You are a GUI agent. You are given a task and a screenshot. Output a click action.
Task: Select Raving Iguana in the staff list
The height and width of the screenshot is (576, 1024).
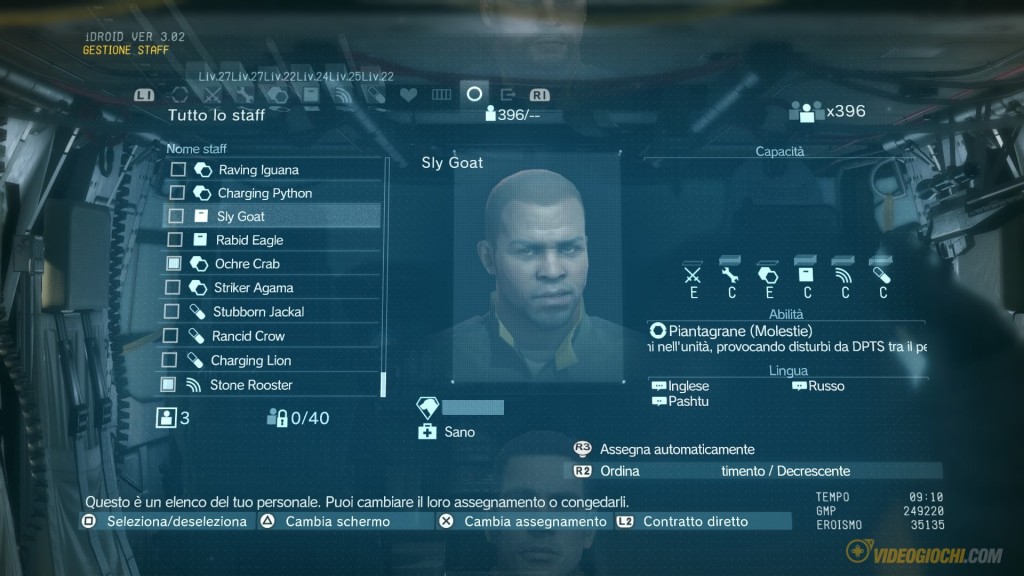click(258, 170)
